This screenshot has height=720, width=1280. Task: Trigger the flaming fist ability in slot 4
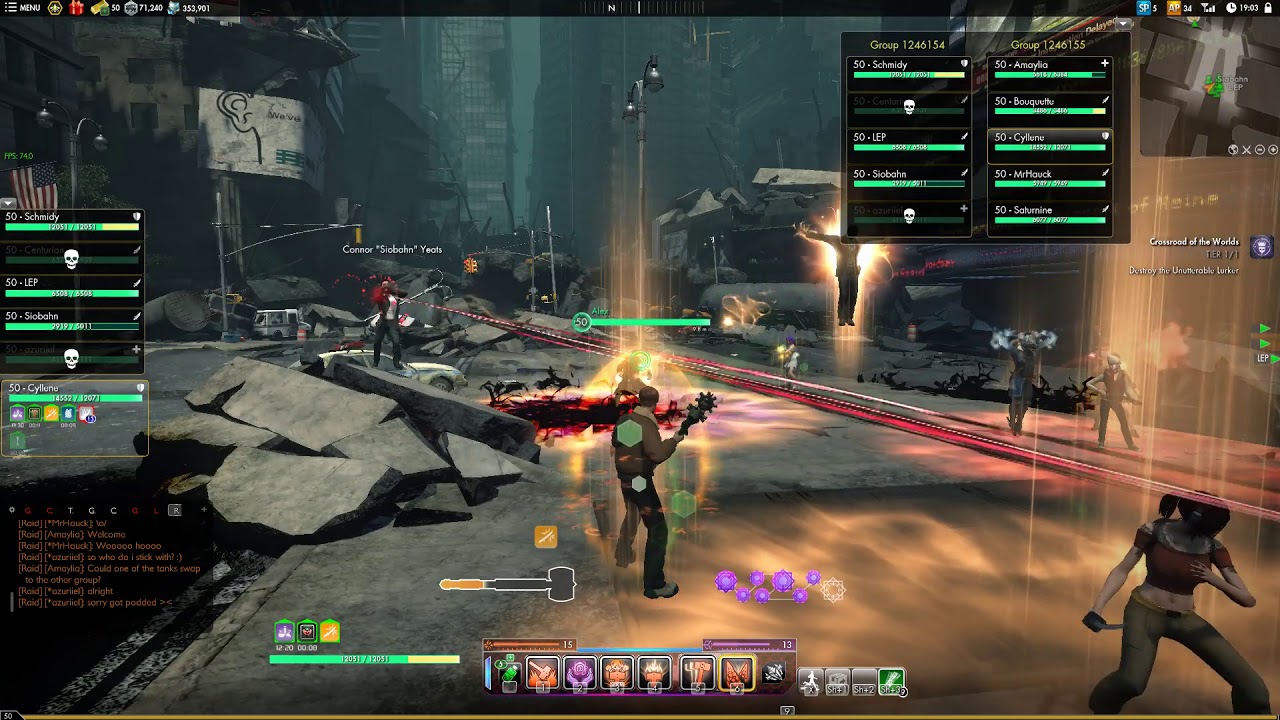656,673
